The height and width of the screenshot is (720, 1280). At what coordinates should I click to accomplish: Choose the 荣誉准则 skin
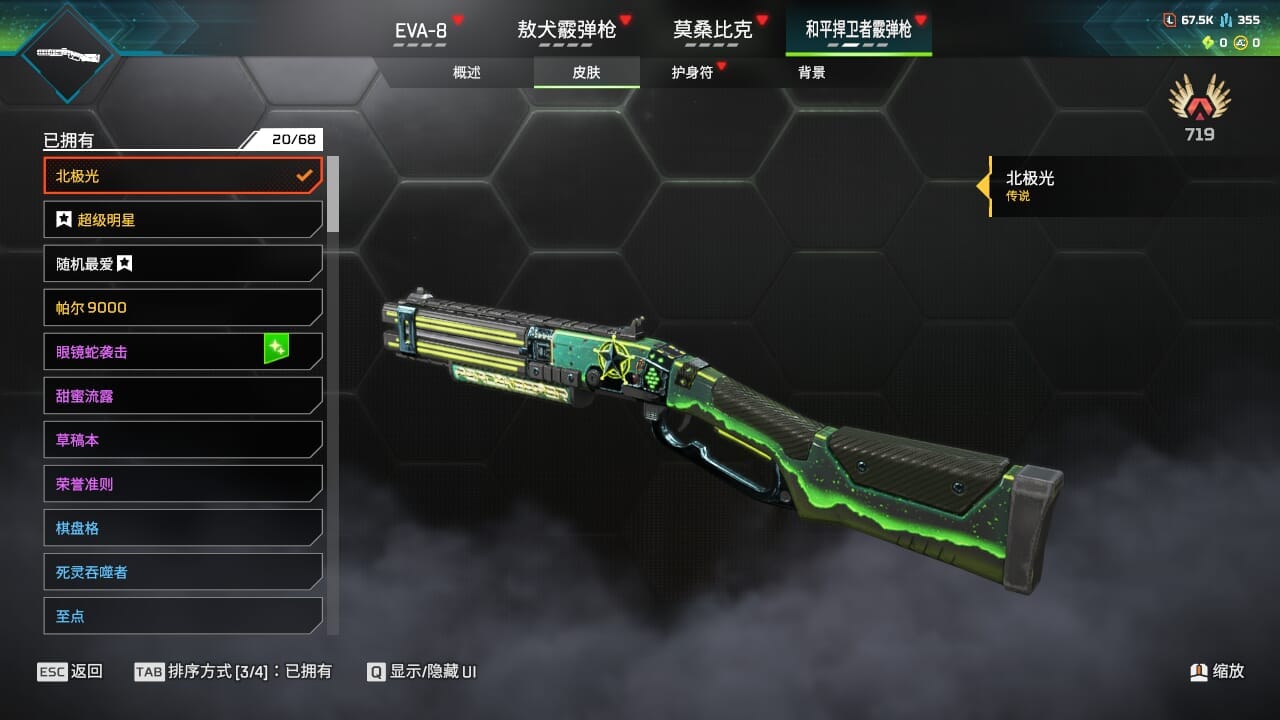183,484
